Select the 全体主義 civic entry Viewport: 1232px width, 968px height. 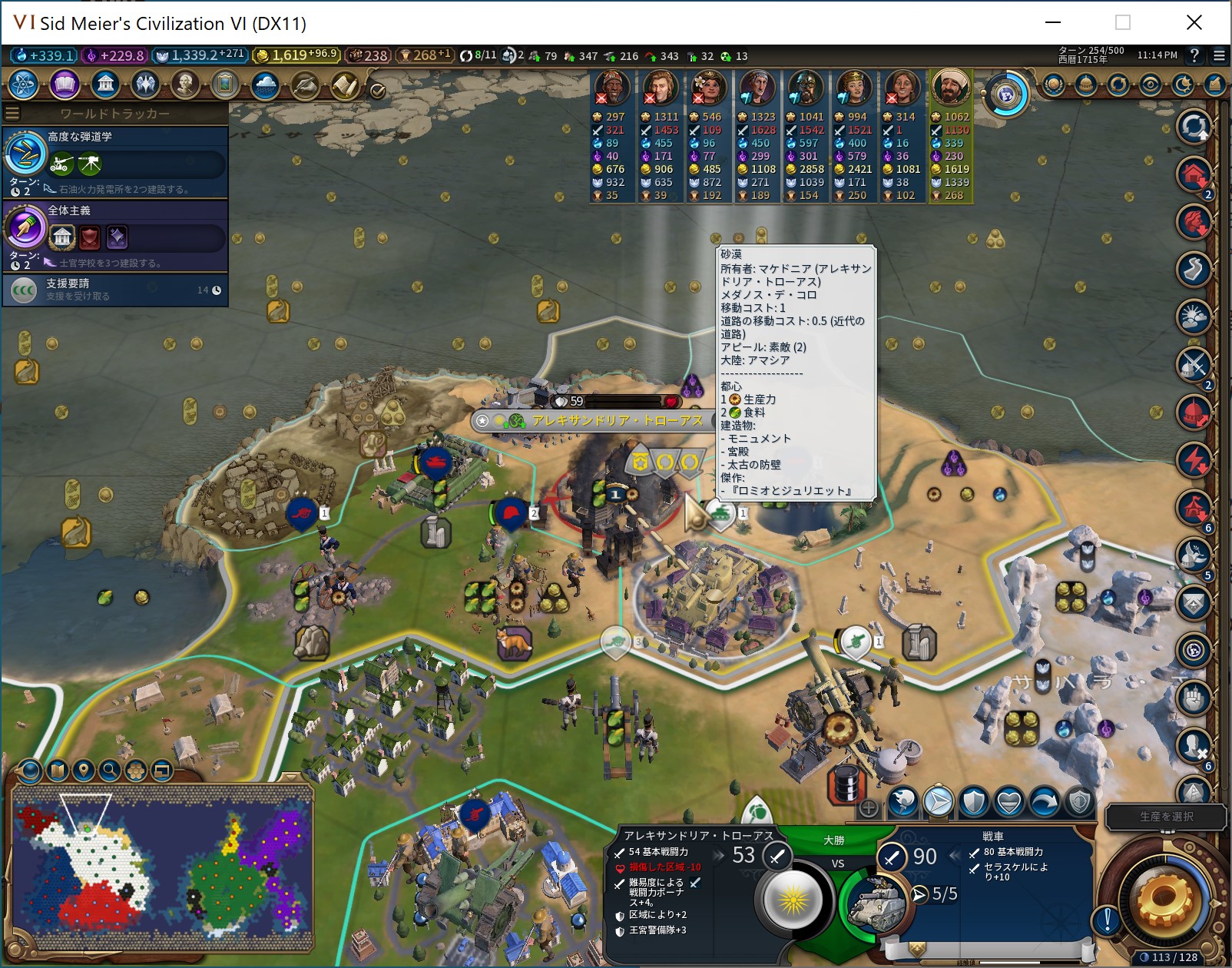tap(115, 233)
